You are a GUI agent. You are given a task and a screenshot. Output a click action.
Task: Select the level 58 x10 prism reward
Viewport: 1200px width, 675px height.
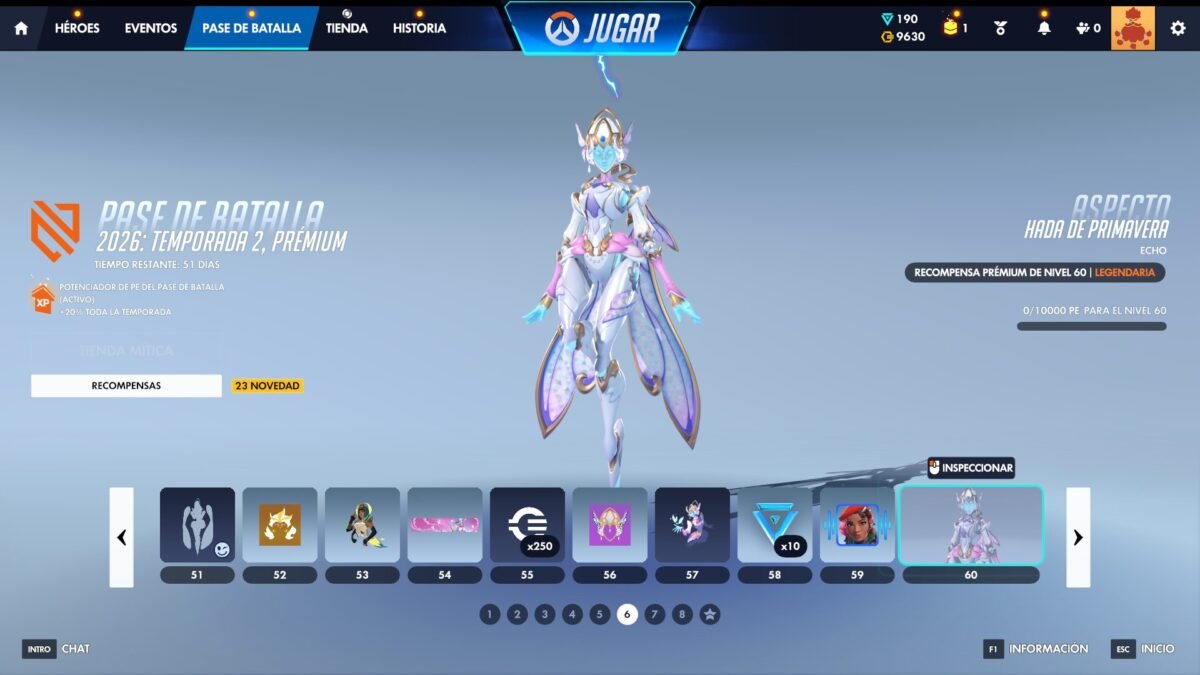tap(775, 525)
